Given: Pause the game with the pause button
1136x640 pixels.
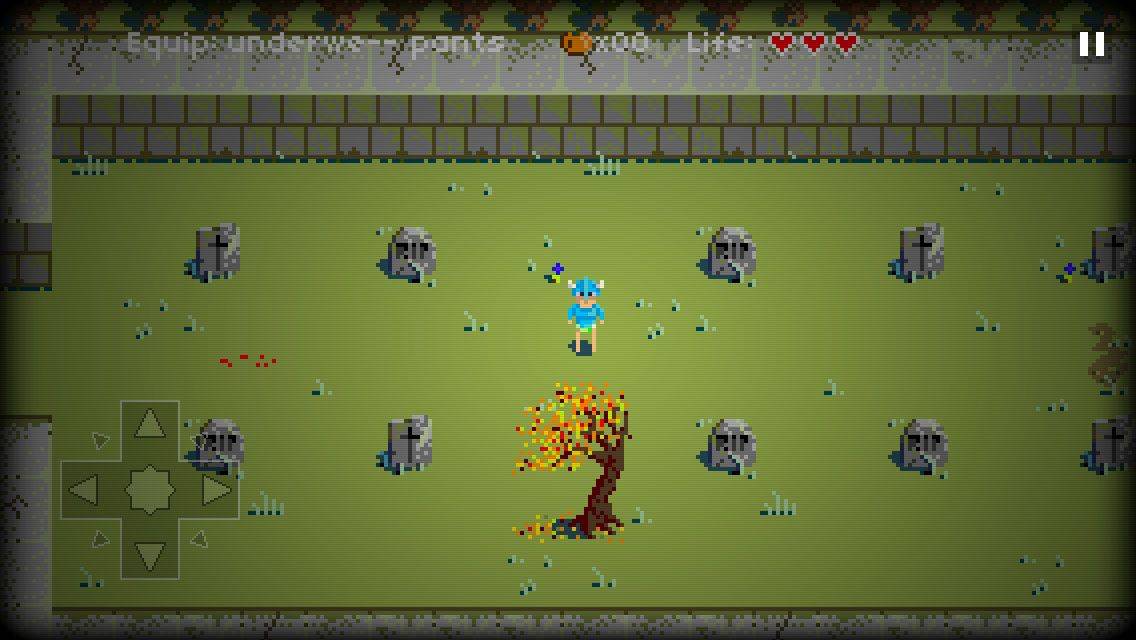Looking at the screenshot, I should [x=1091, y=44].
